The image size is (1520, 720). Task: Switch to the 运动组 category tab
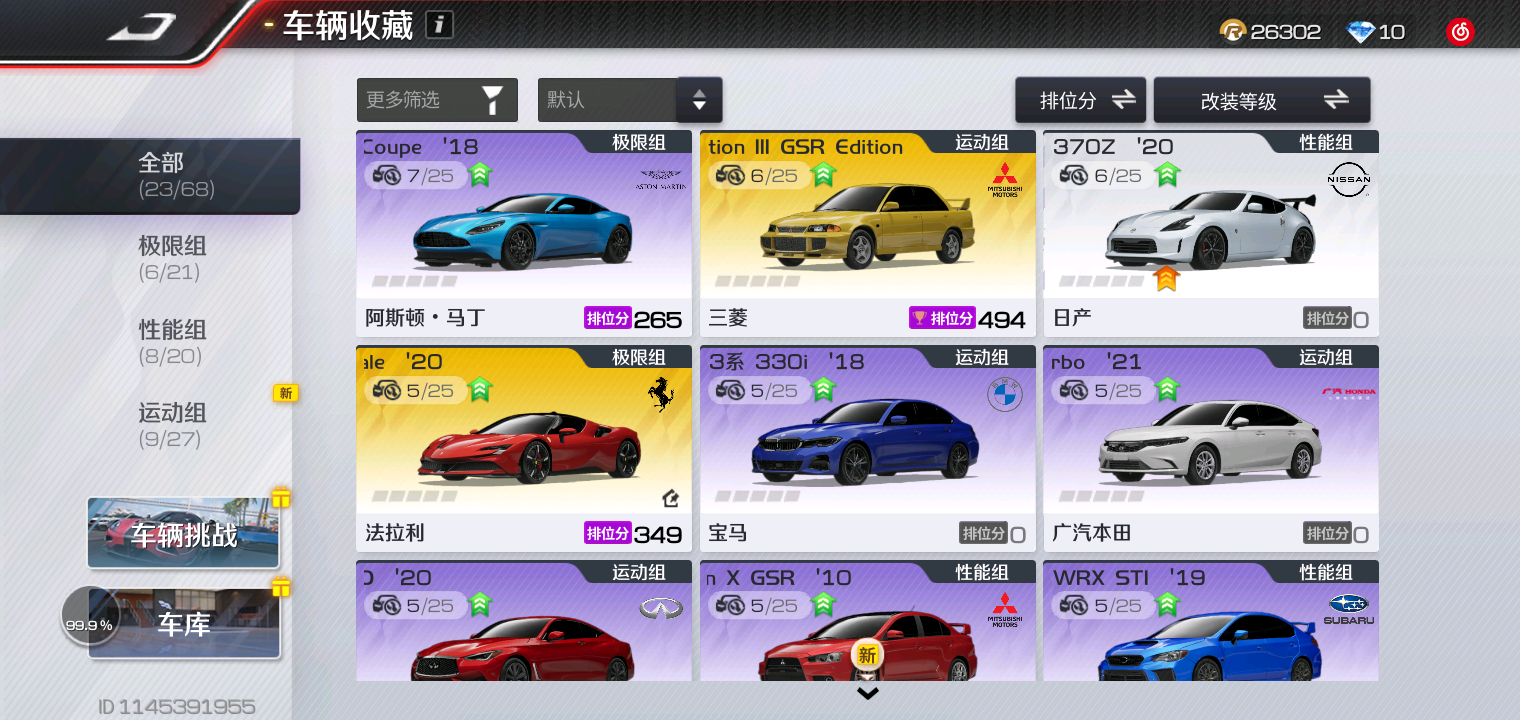tap(172, 424)
